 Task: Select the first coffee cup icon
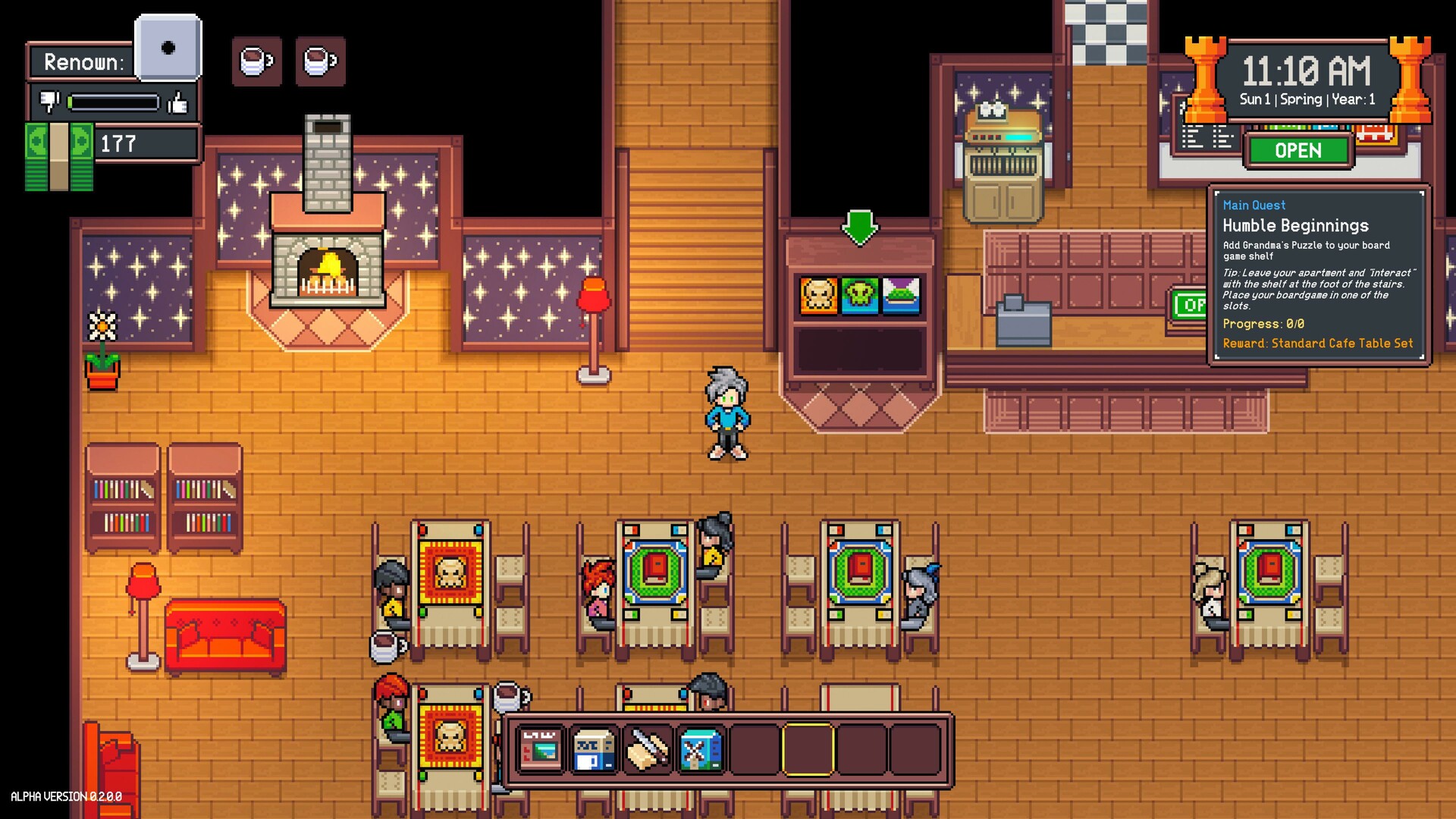click(257, 61)
